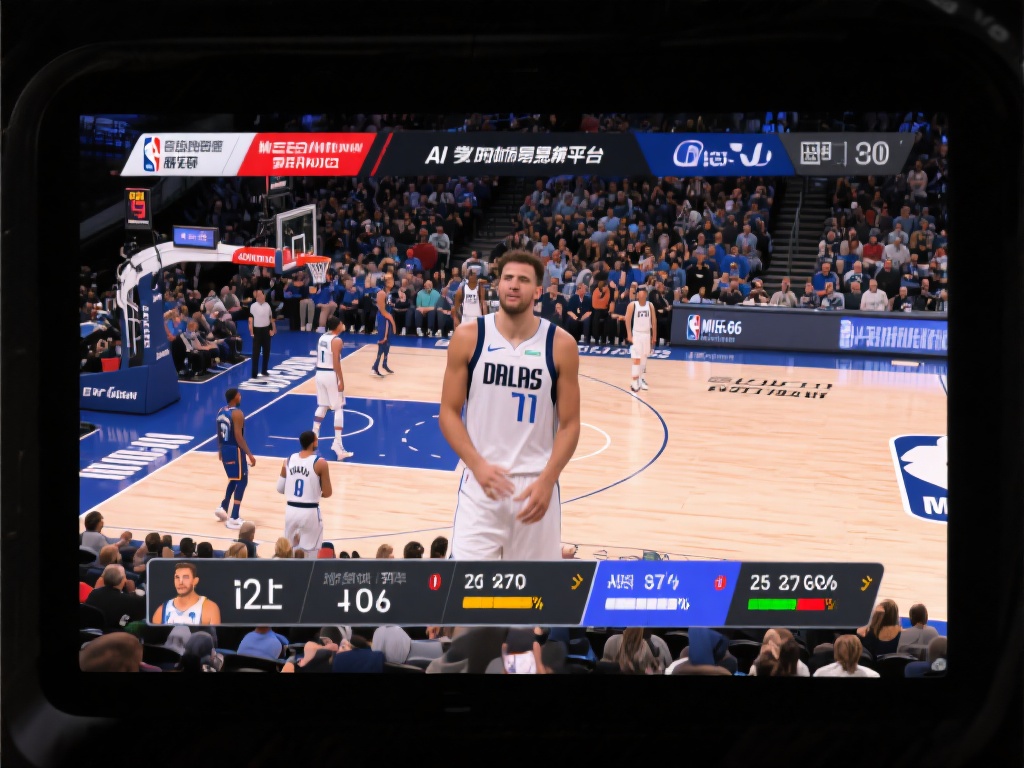The image size is (1024, 768).
Task: Open the AI platform banner title
Action: [x=514, y=155]
